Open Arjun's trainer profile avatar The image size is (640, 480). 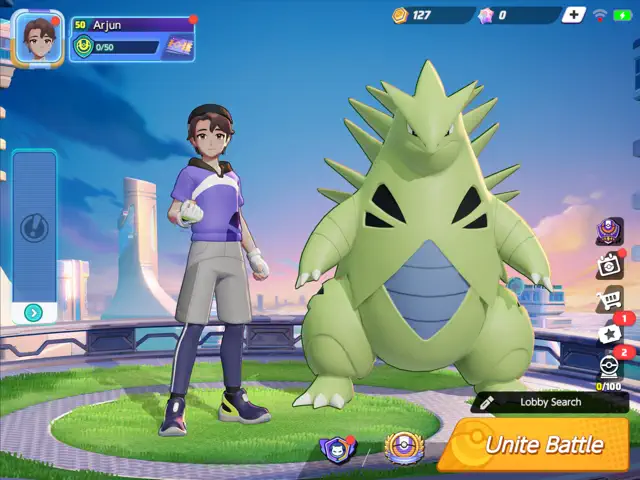pyautogui.click(x=39, y=38)
